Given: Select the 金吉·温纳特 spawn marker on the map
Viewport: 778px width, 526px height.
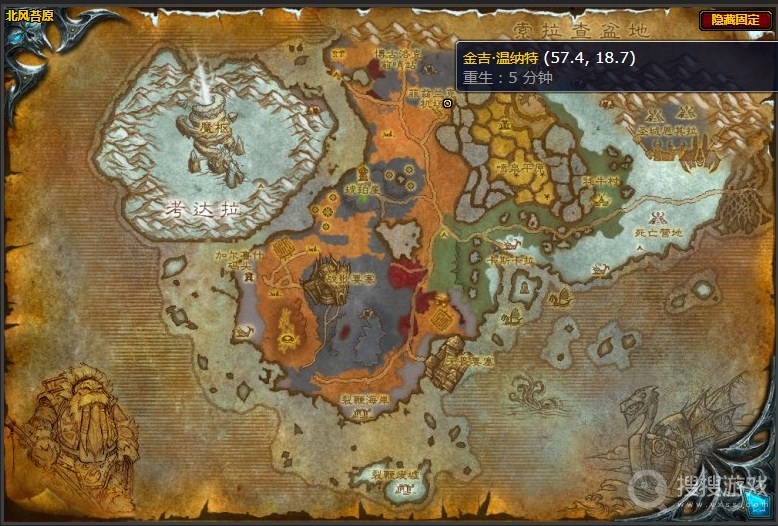Looking at the screenshot, I should pos(447,103).
